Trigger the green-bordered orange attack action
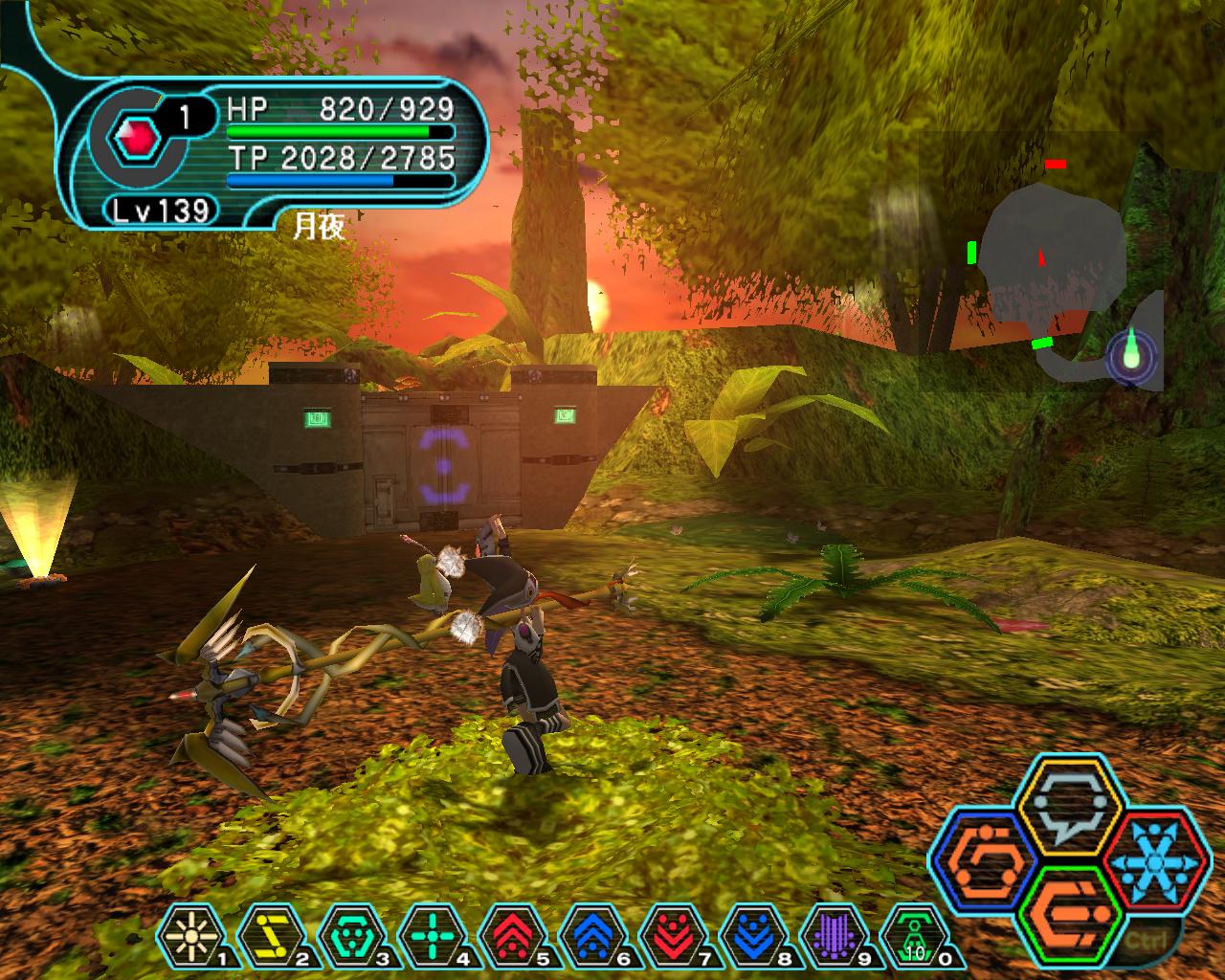 1070,916
